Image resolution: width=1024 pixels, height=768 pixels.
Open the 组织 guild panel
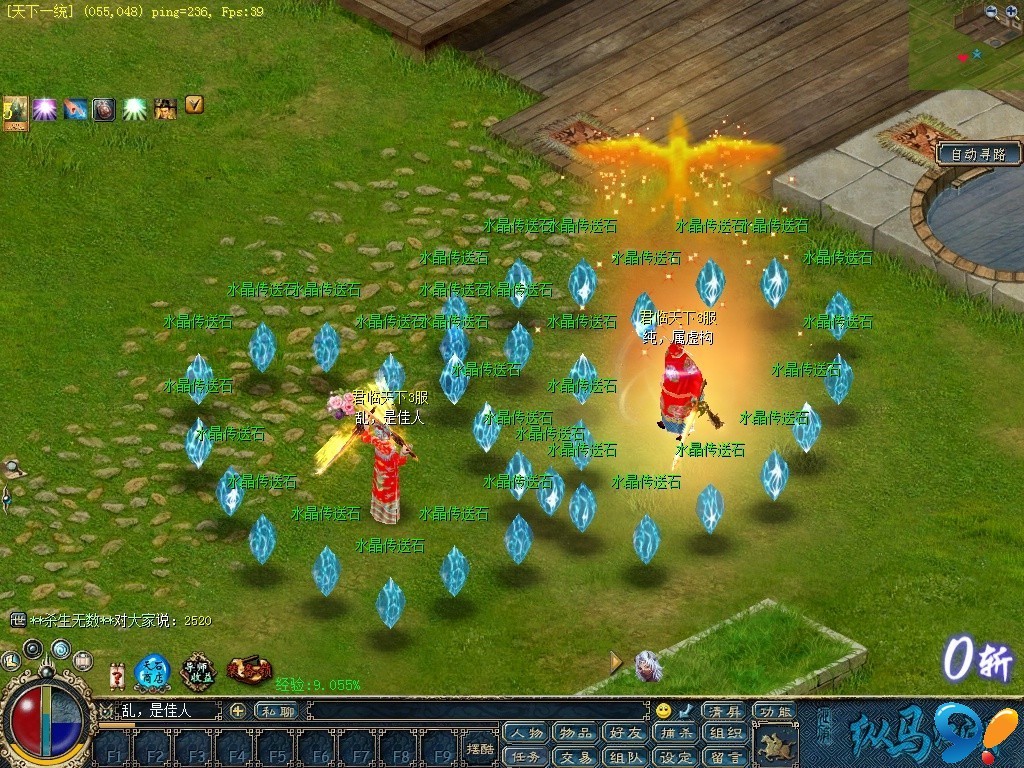click(725, 733)
